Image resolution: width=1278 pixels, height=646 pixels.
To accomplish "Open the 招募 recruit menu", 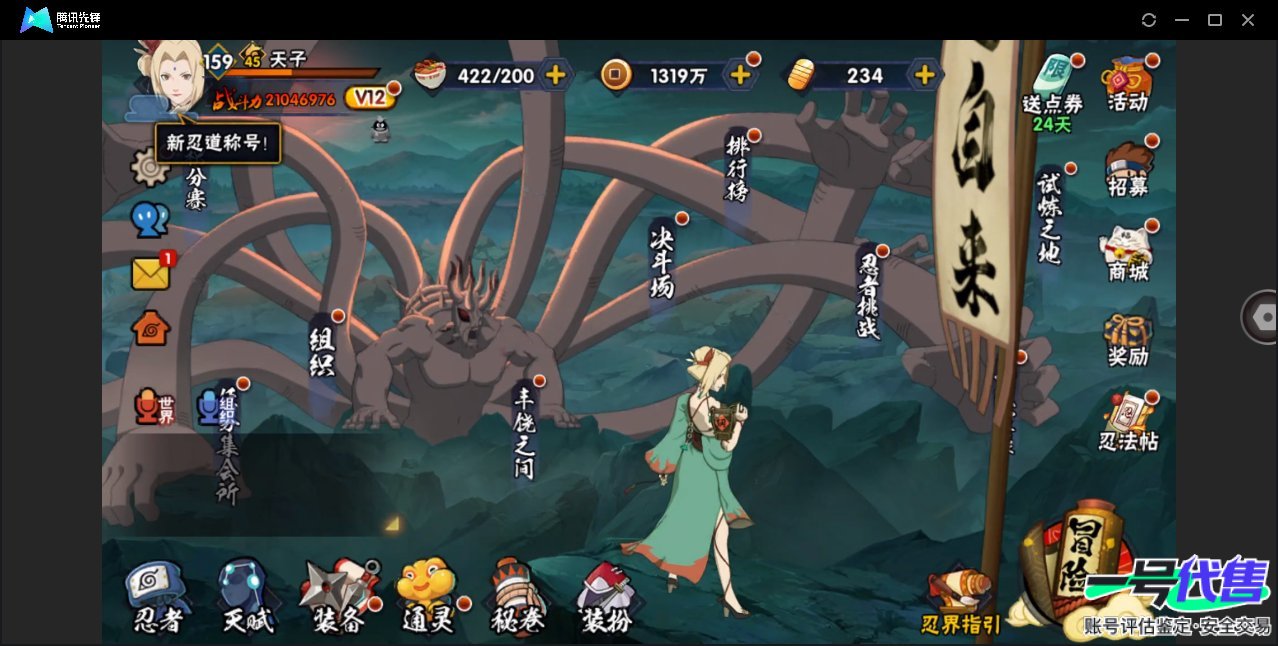I will coord(1128,168).
